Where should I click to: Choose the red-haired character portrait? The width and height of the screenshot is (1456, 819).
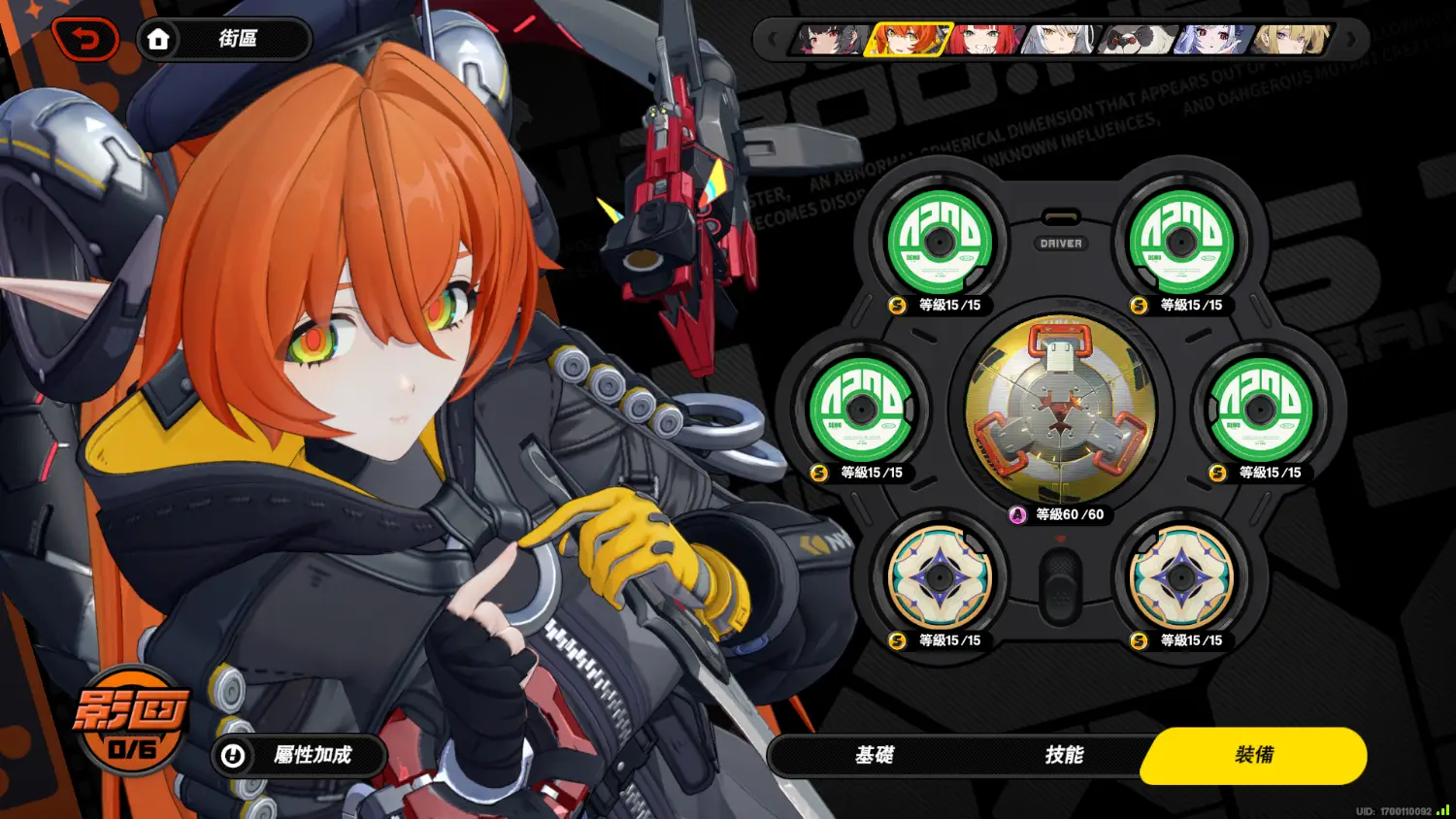click(x=984, y=40)
